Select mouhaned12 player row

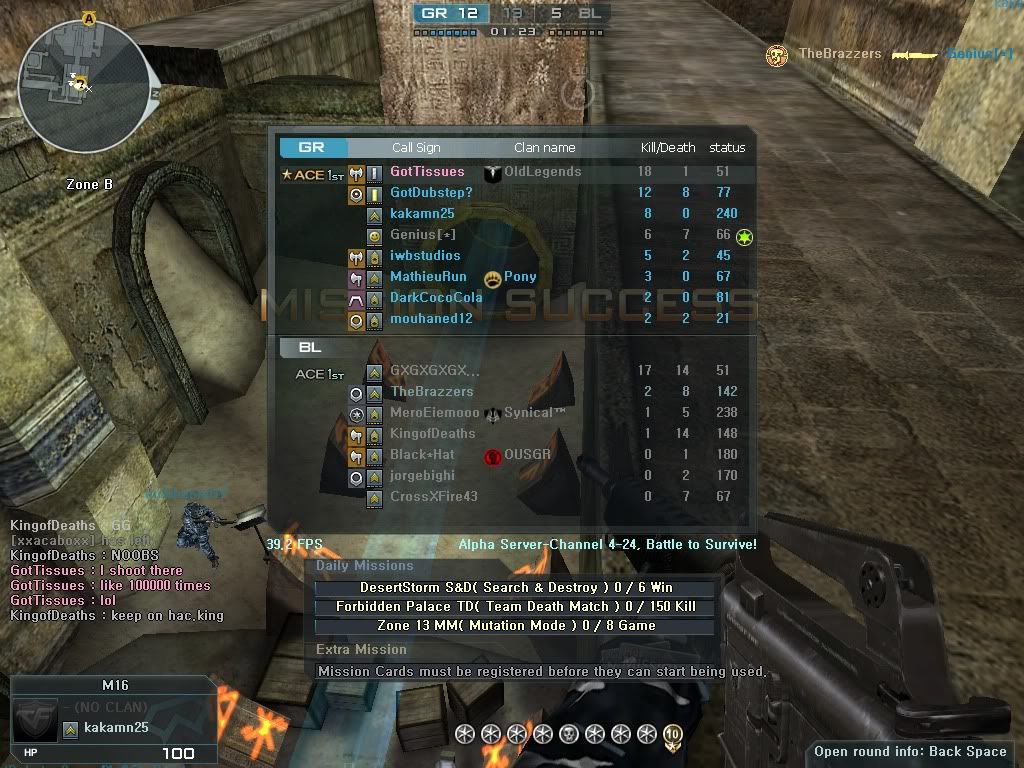point(431,319)
